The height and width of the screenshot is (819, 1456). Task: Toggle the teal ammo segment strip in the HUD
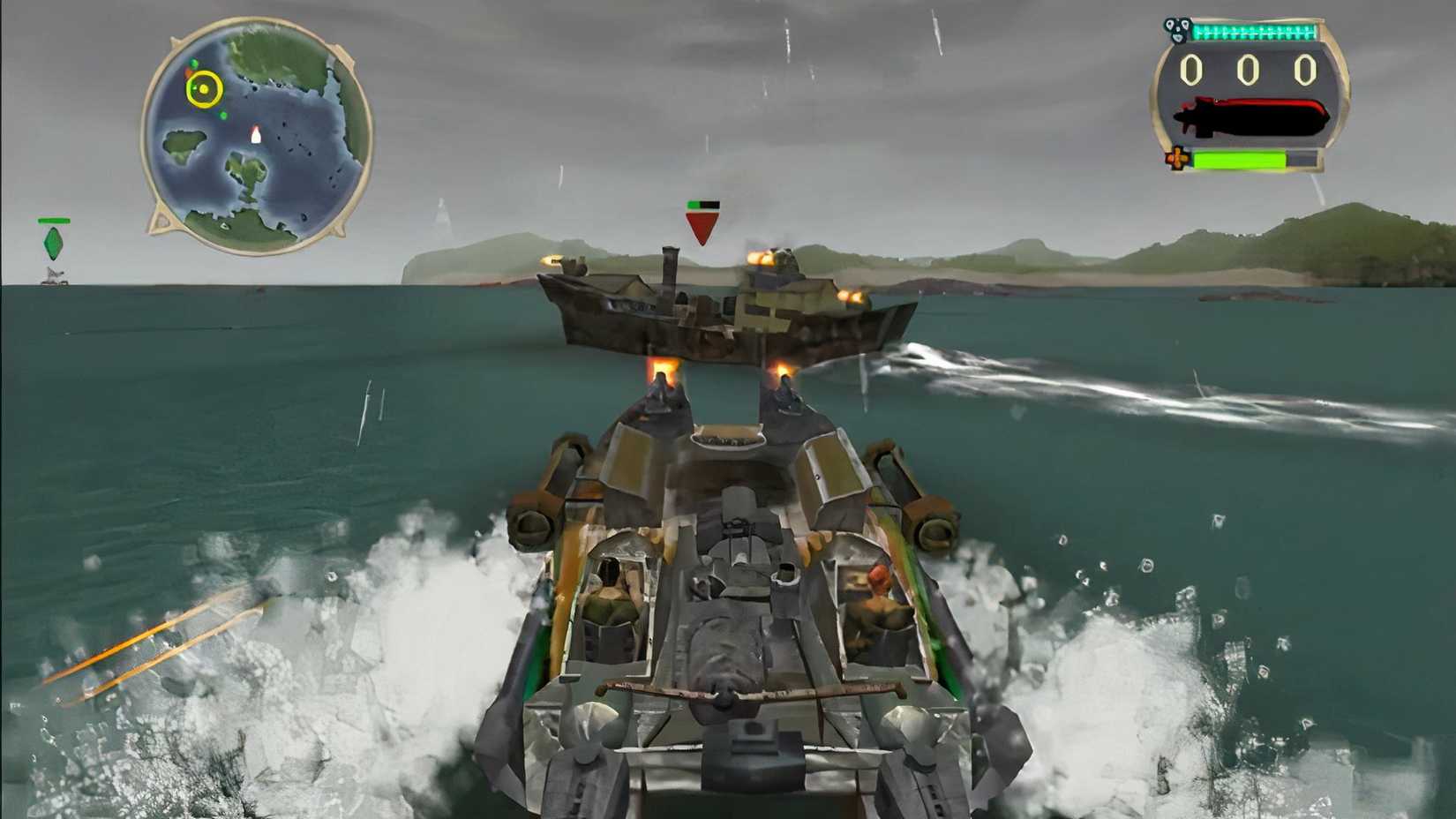1253,31
